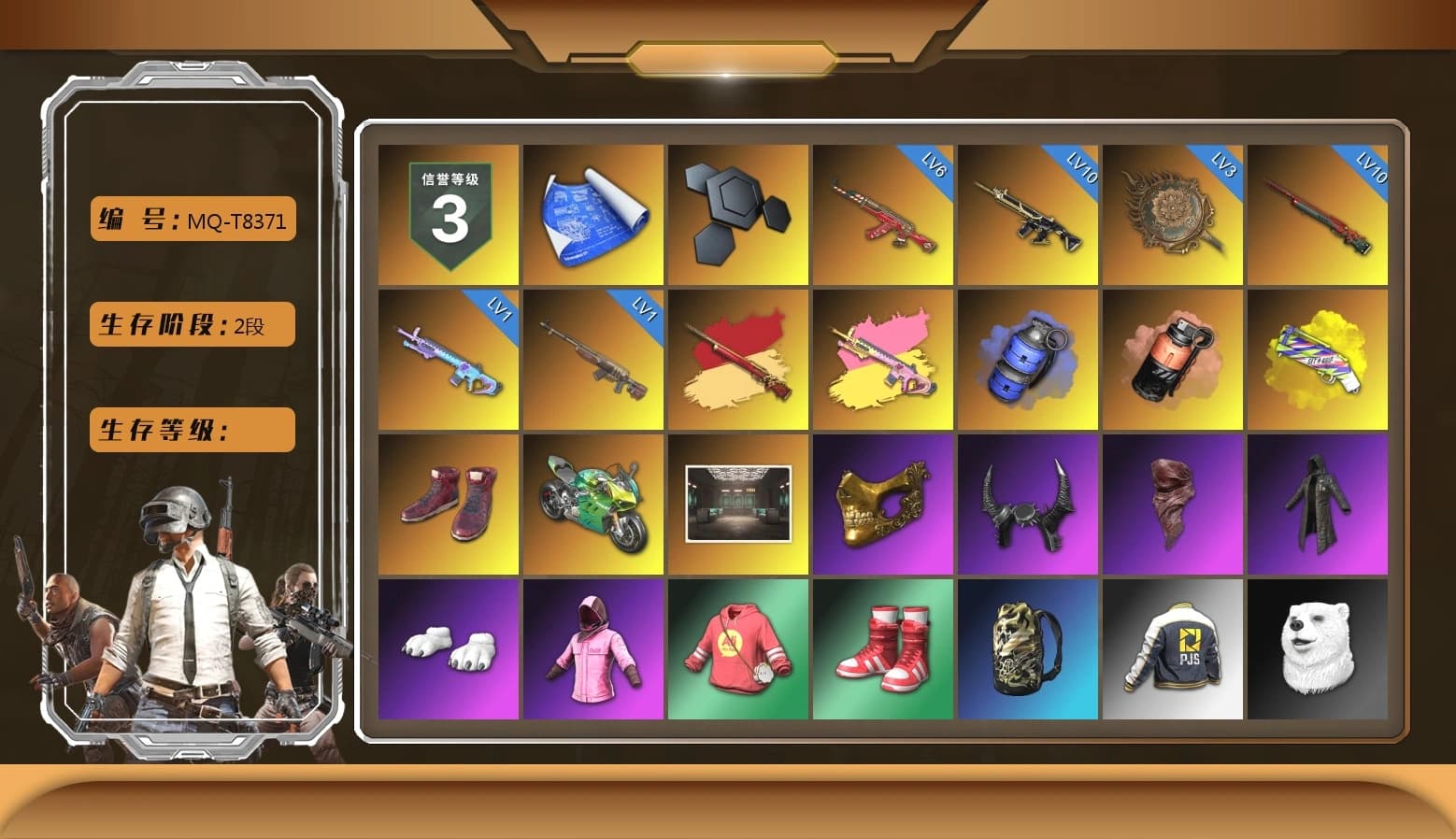
Task: Click the hooded black trenchcoat item
Action: point(1320,505)
